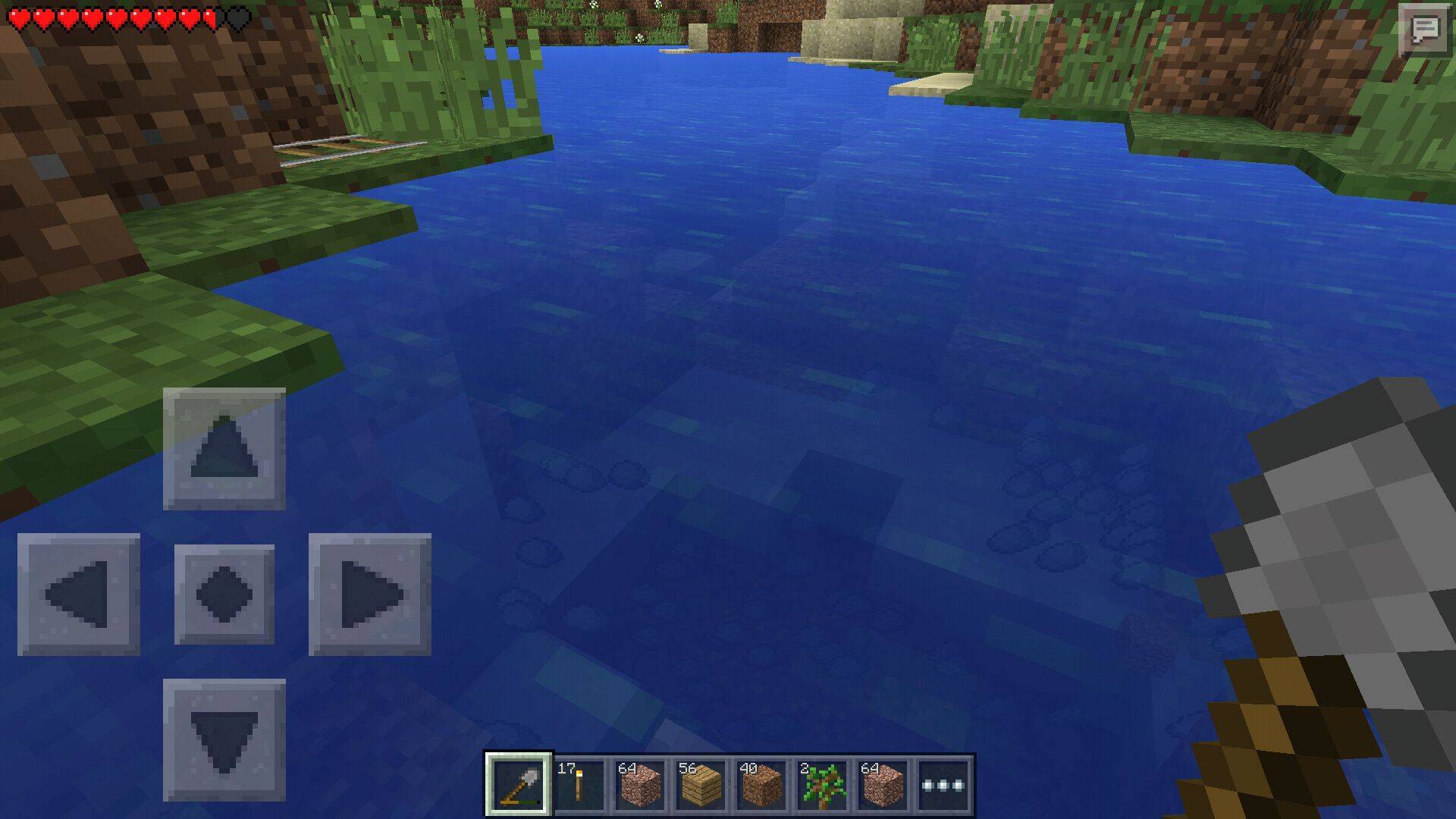Tap the strafe left arrow
This screenshot has height=819, width=1456.
coord(79,595)
